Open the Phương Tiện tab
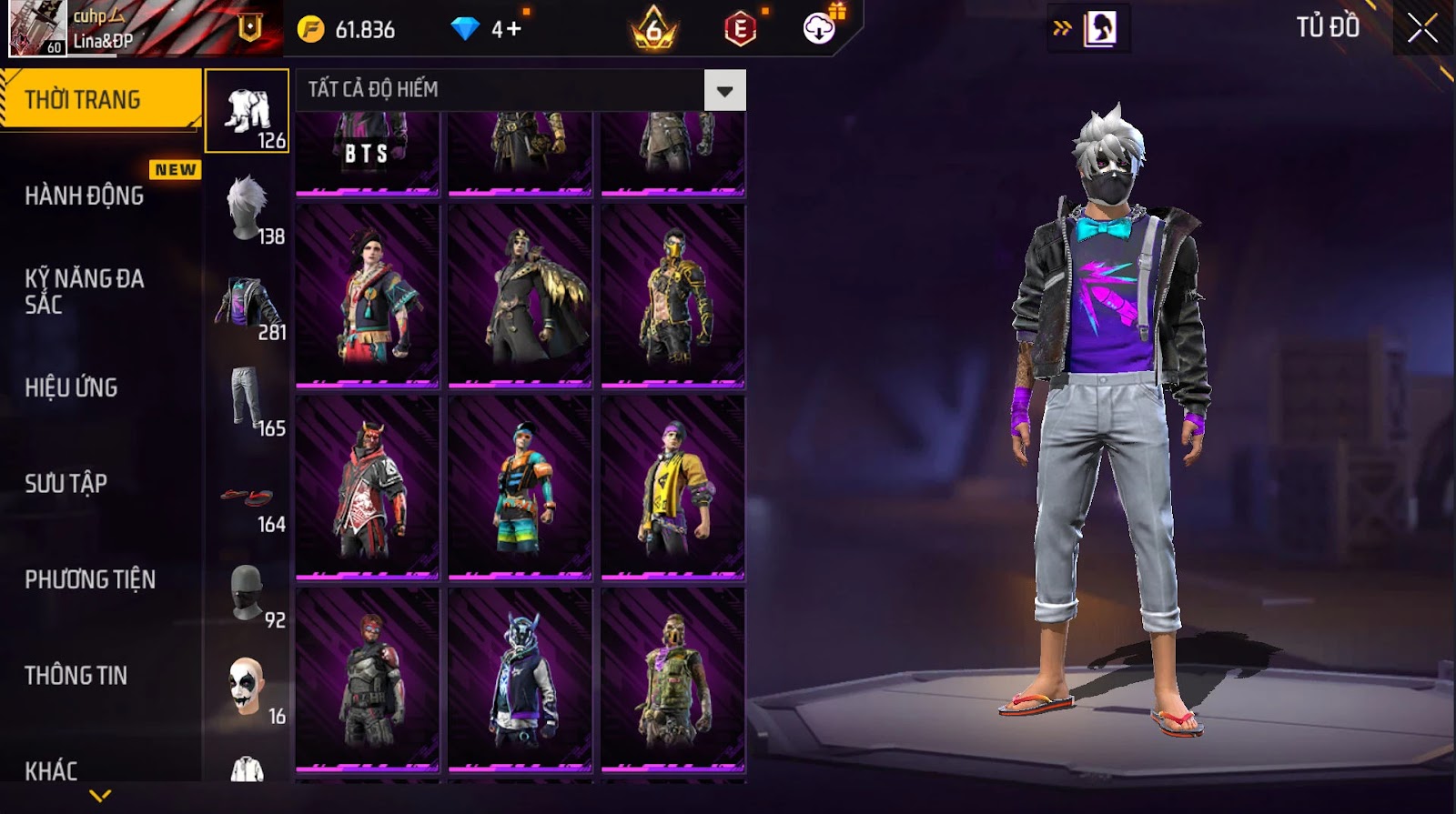The height and width of the screenshot is (814, 1456). click(89, 579)
